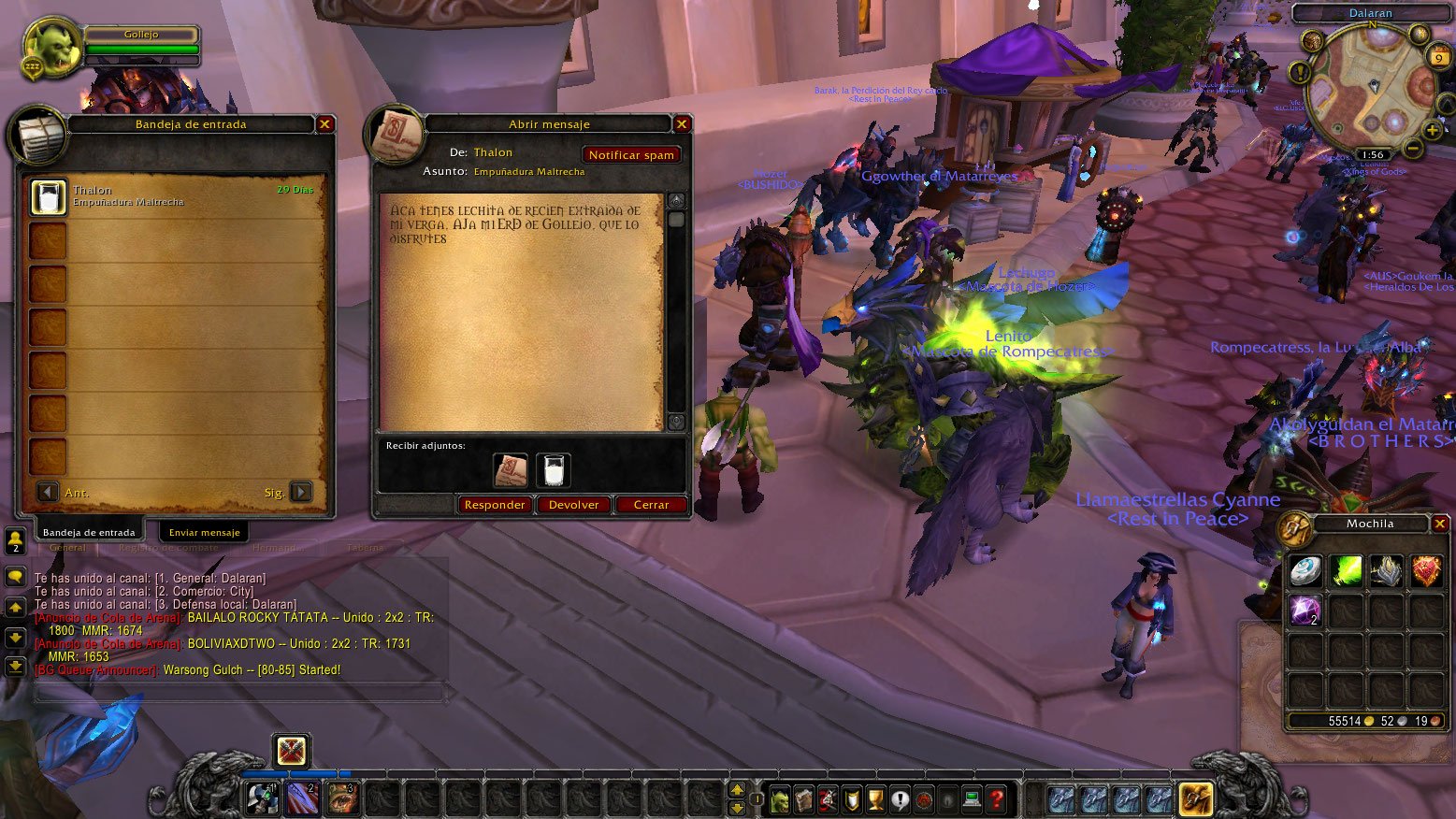
Task: Close the Mochila bag window
Action: tap(1440, 524)
